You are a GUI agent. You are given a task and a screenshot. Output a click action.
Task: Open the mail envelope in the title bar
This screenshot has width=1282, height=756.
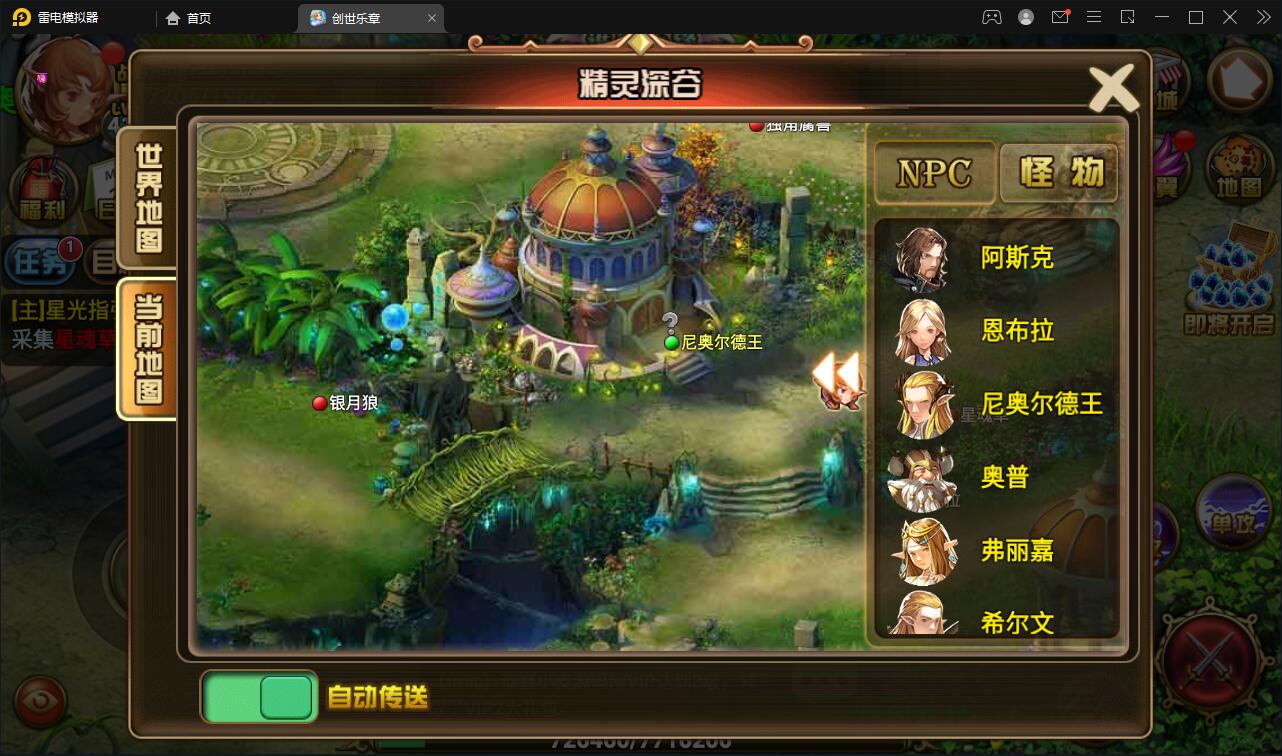point(1062,17)
